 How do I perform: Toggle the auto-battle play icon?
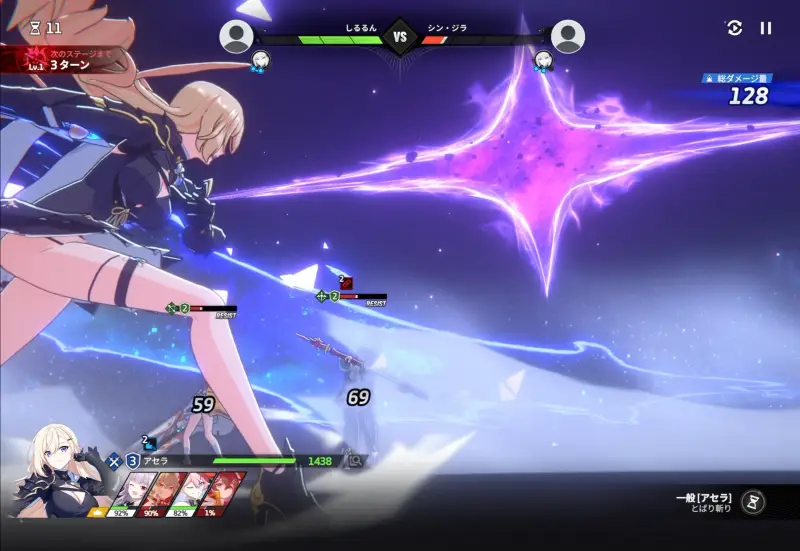[734, 28]
